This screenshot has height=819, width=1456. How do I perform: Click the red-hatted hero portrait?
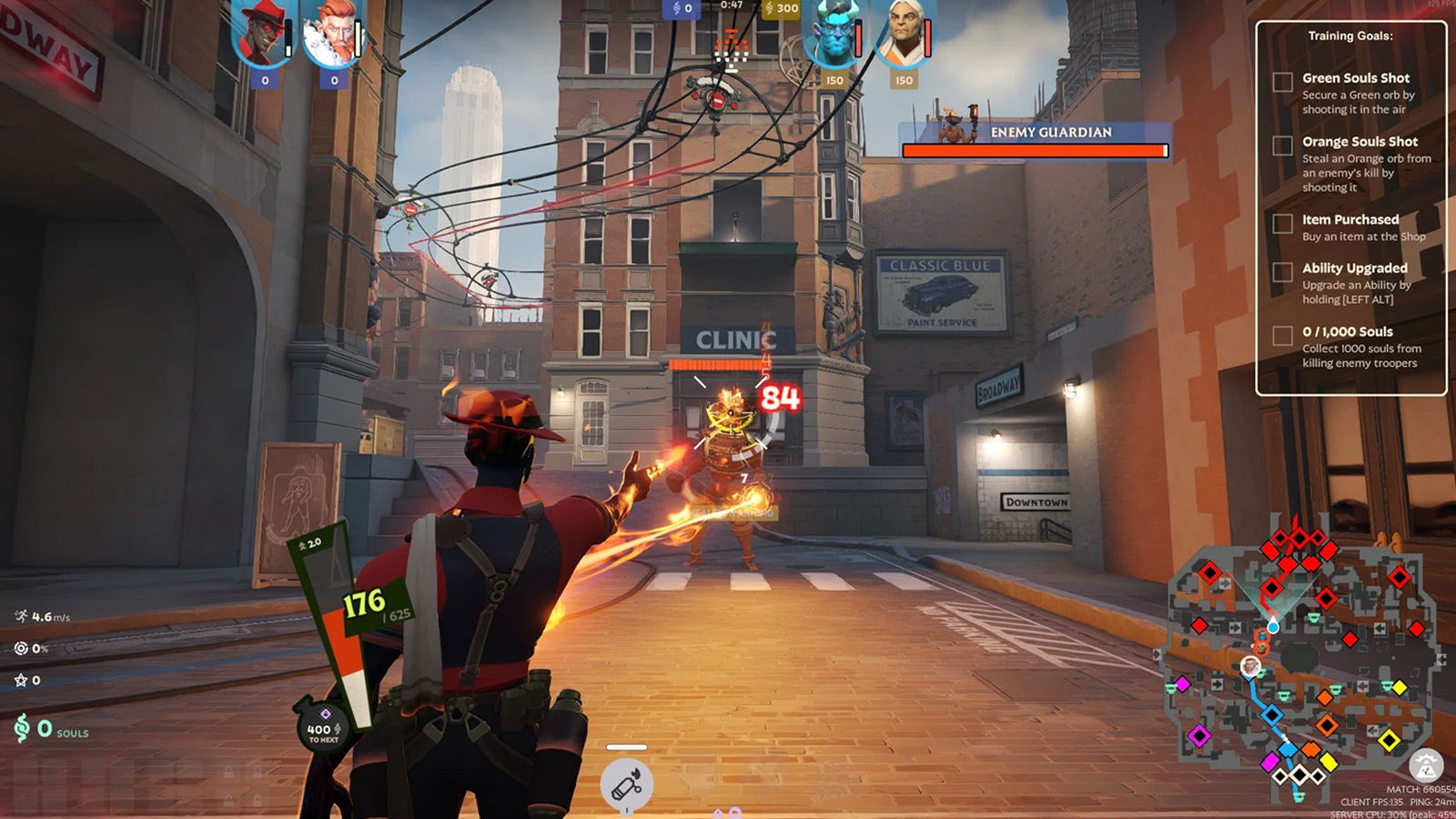tap(263, 35)
